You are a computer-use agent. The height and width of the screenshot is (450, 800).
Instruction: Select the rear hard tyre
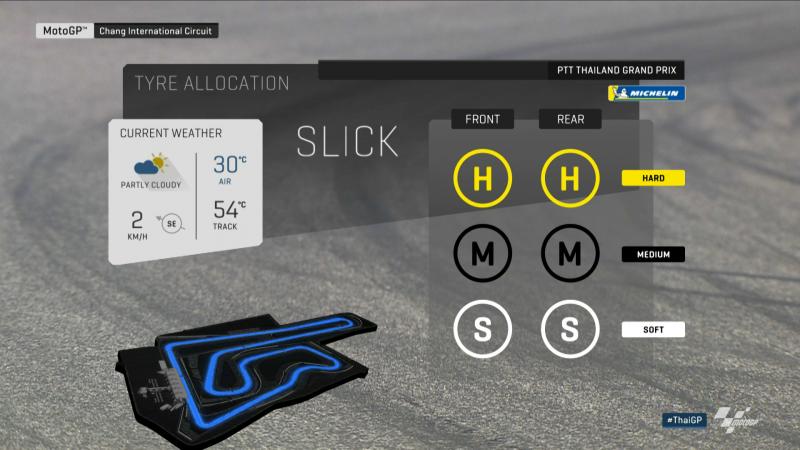[x=569, y=179]
